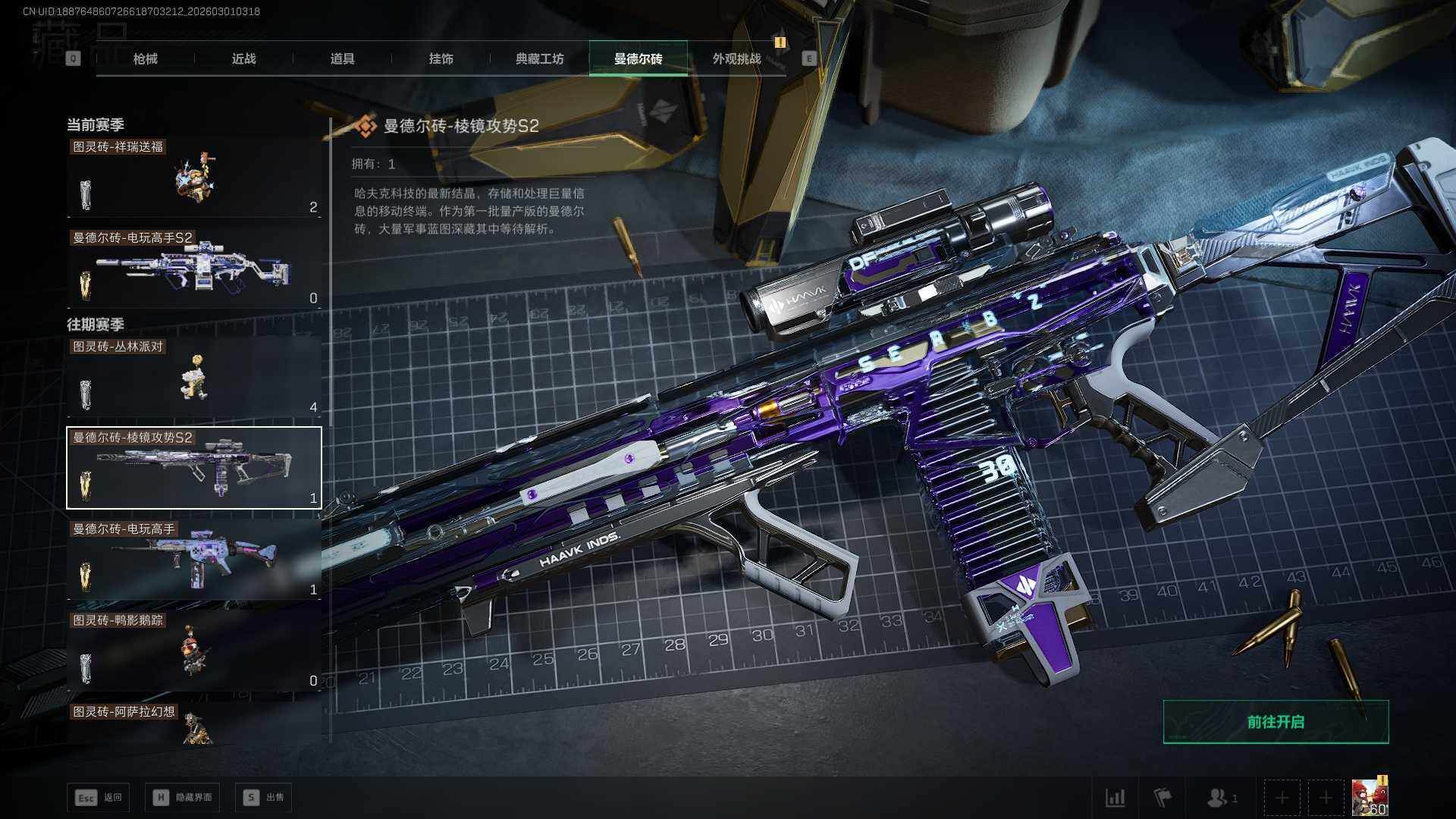1456x819 pixels.
Task: Select the 图灵砖-阿萨拉幻想 item
Action: coord(194,724)
